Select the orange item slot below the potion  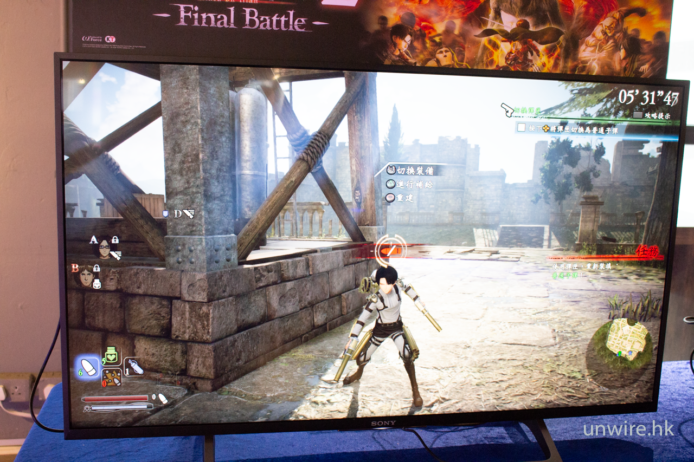coord(112,378)
